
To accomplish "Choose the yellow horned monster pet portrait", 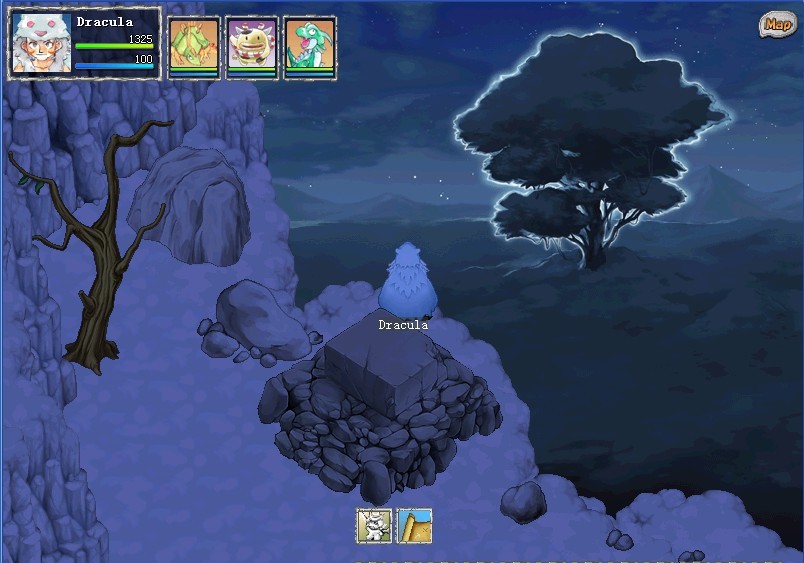I will click(x=252, y=45).
